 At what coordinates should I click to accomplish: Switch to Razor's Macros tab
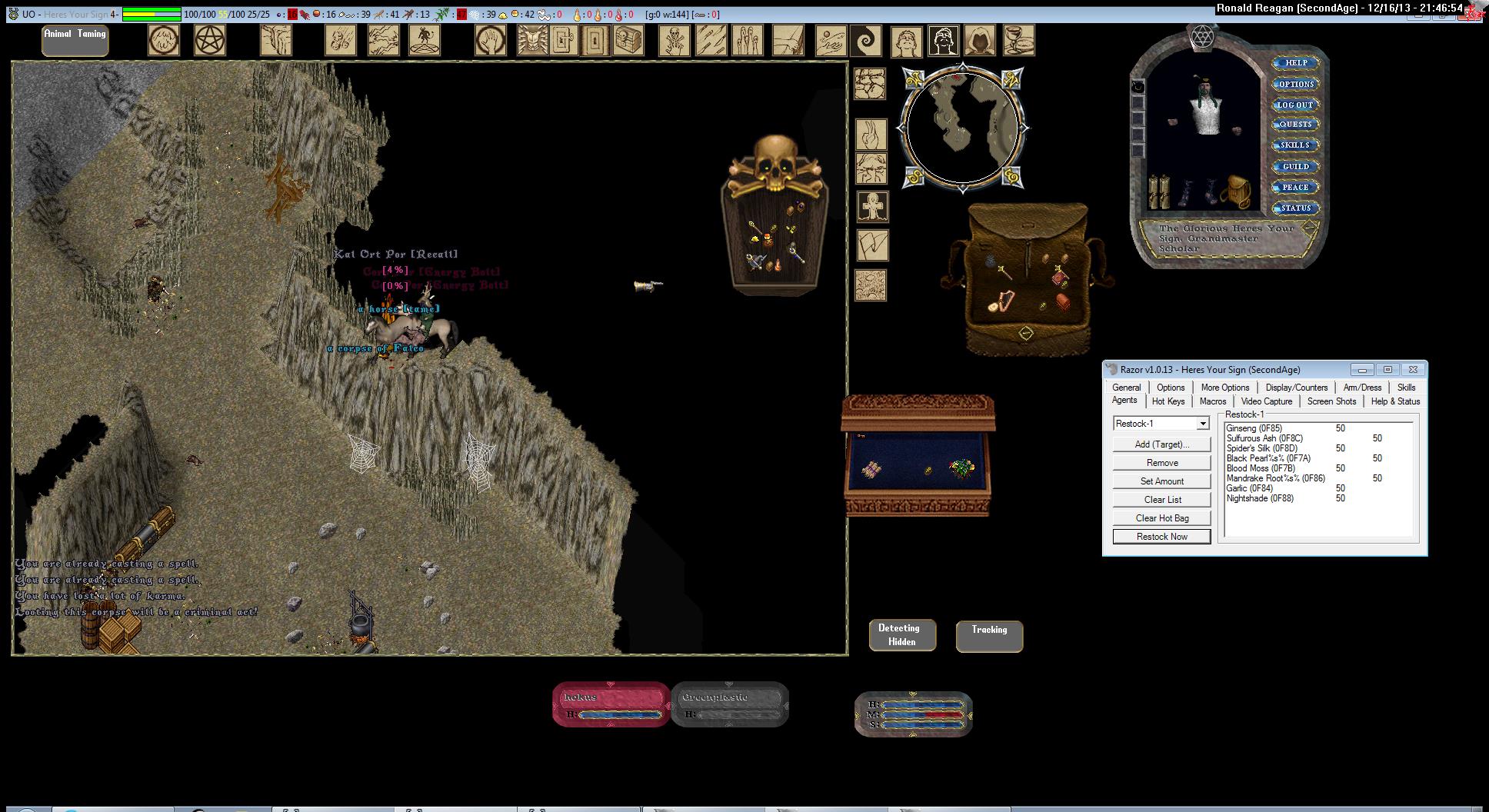point(1212,401)
